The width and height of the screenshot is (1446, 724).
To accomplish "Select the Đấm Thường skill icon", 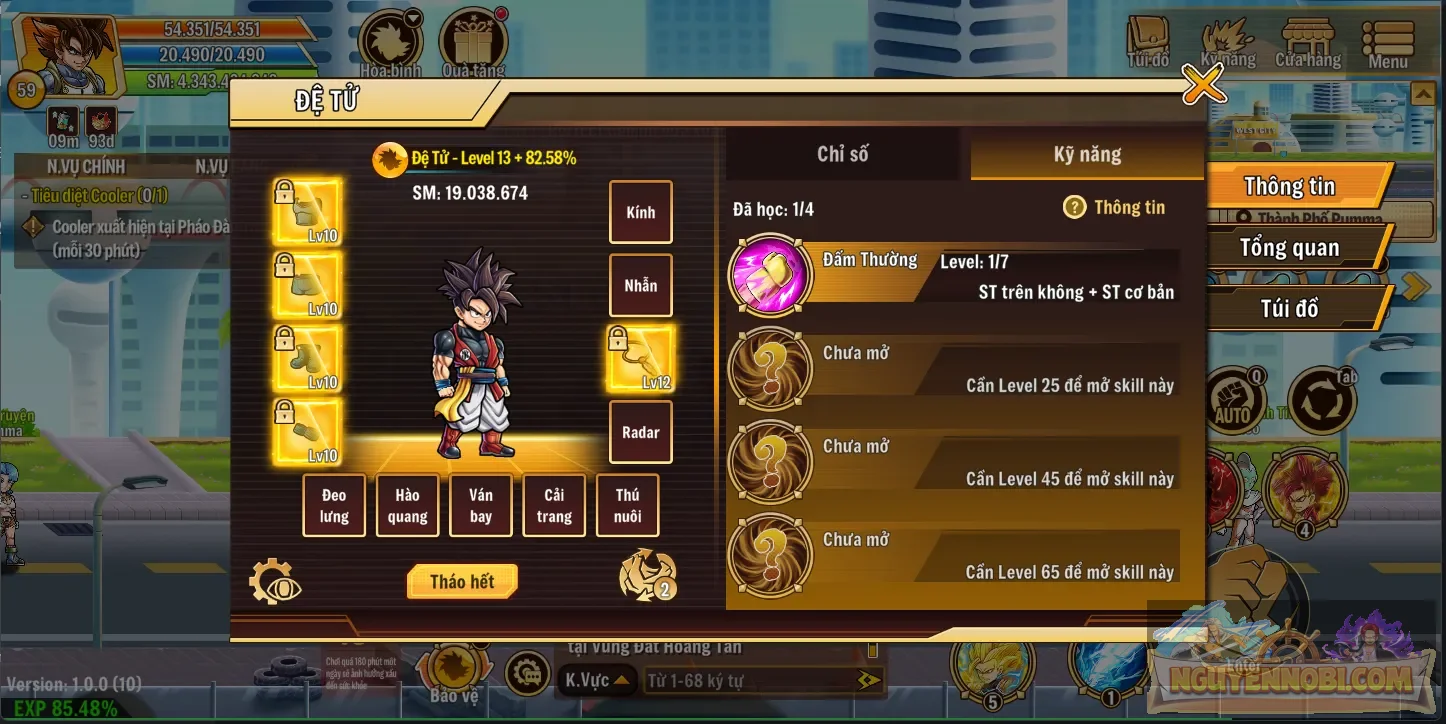I will pos(769,276).
